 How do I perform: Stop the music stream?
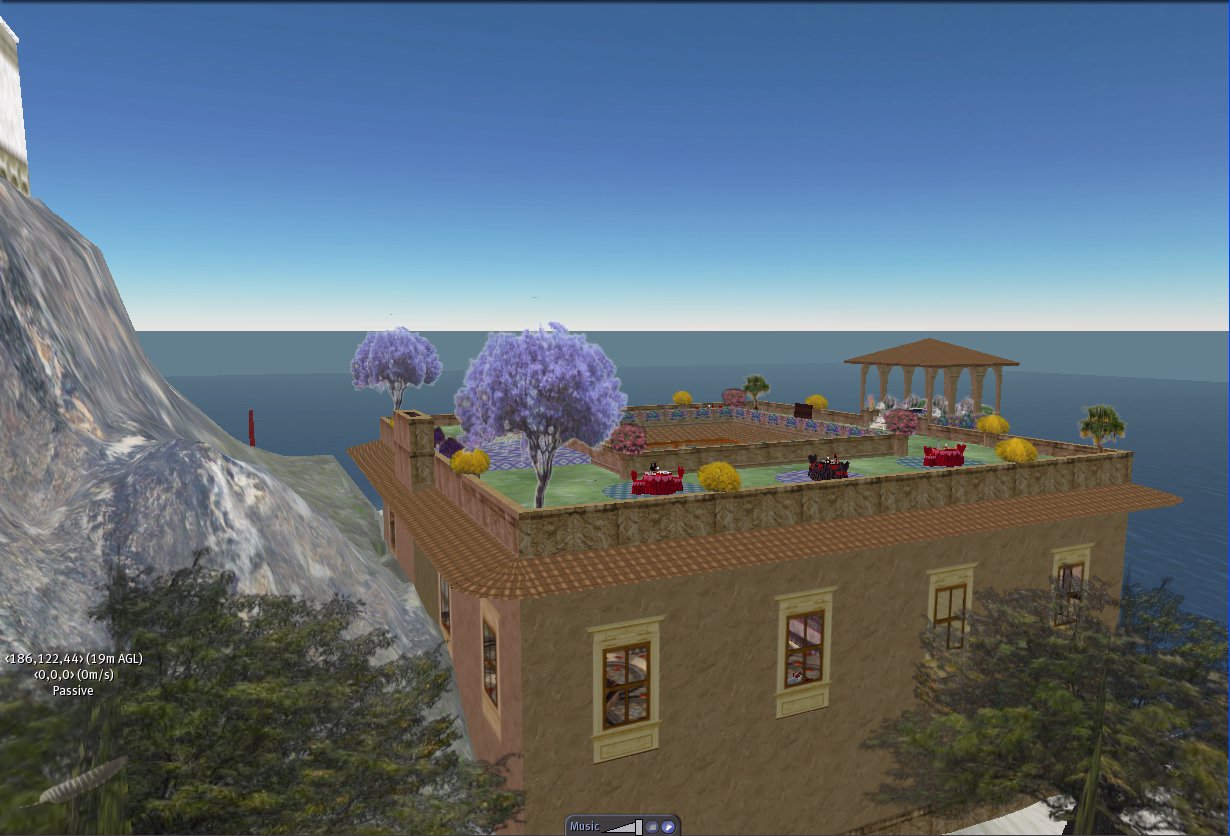click(652, 827)
